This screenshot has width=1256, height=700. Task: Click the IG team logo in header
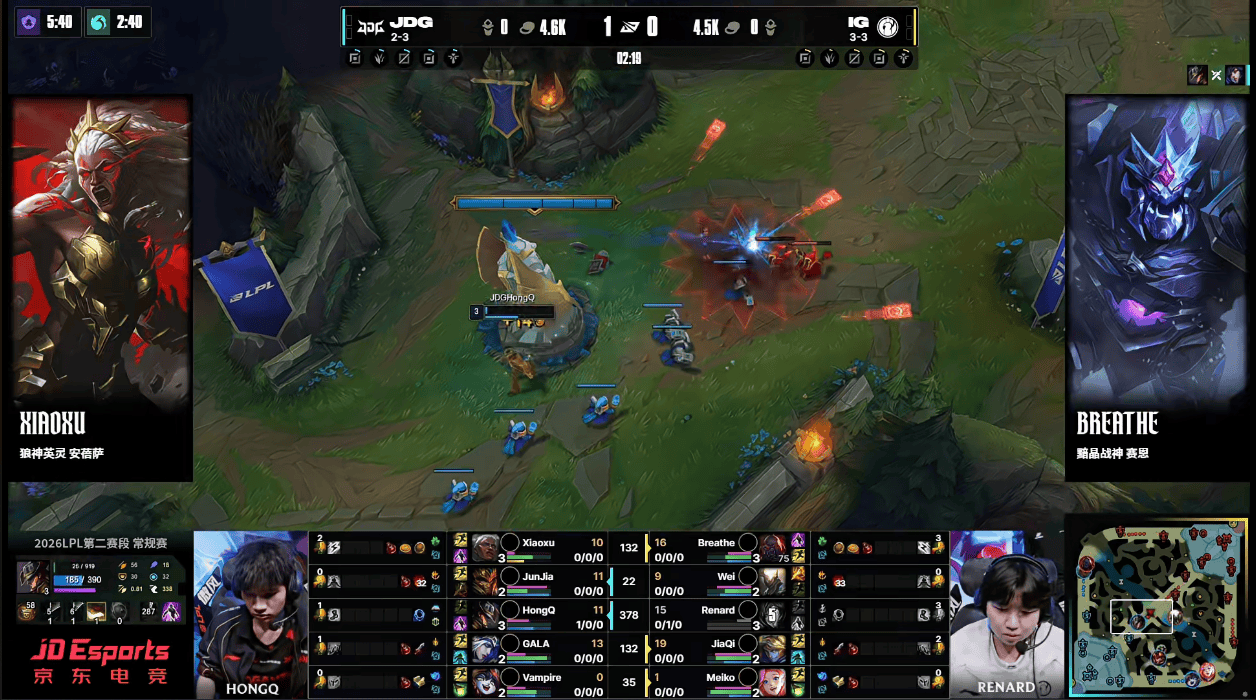click(888, 27)
